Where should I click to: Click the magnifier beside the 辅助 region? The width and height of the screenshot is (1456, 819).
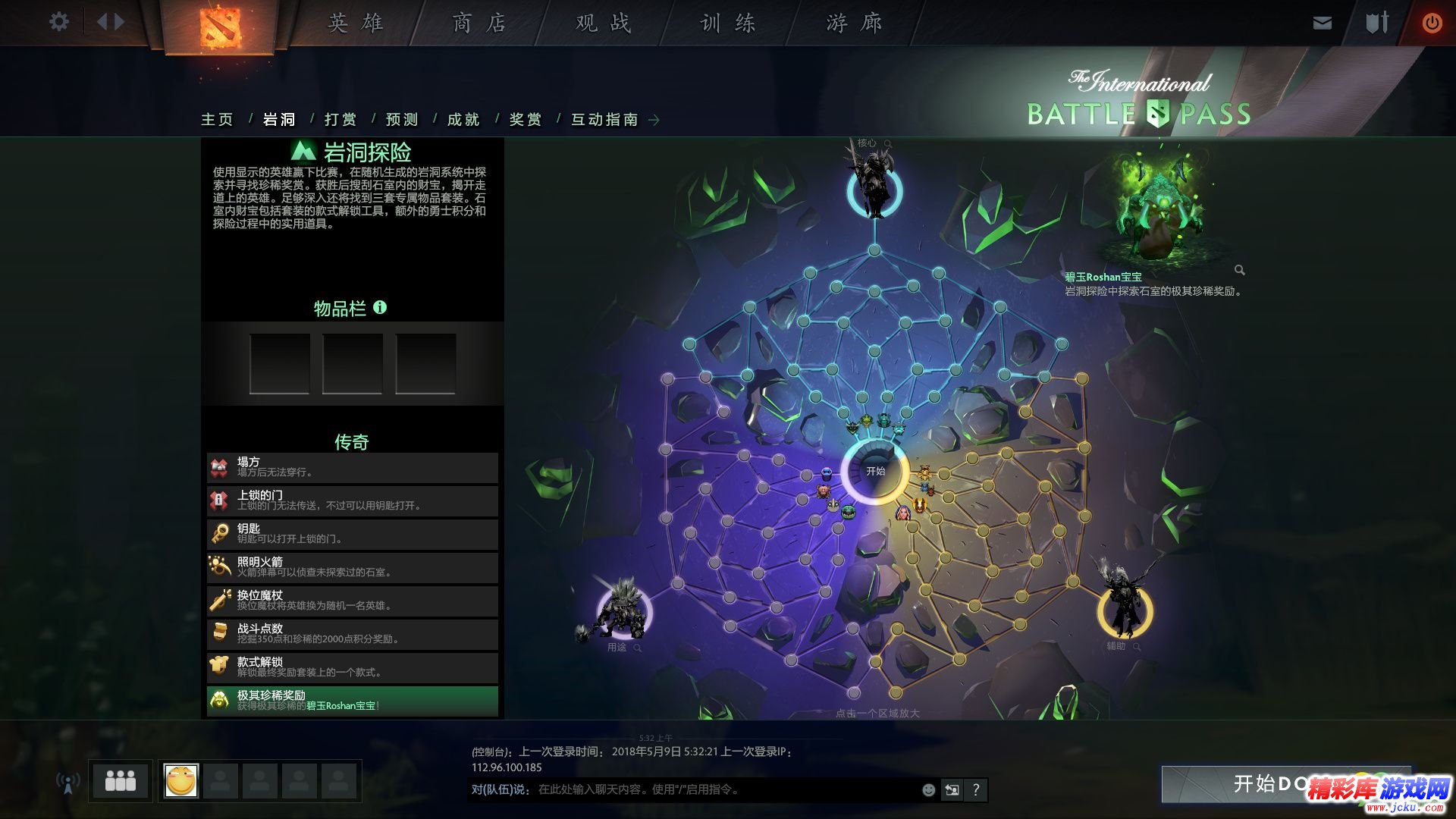pyautogui.click(x=1137, y=648)
